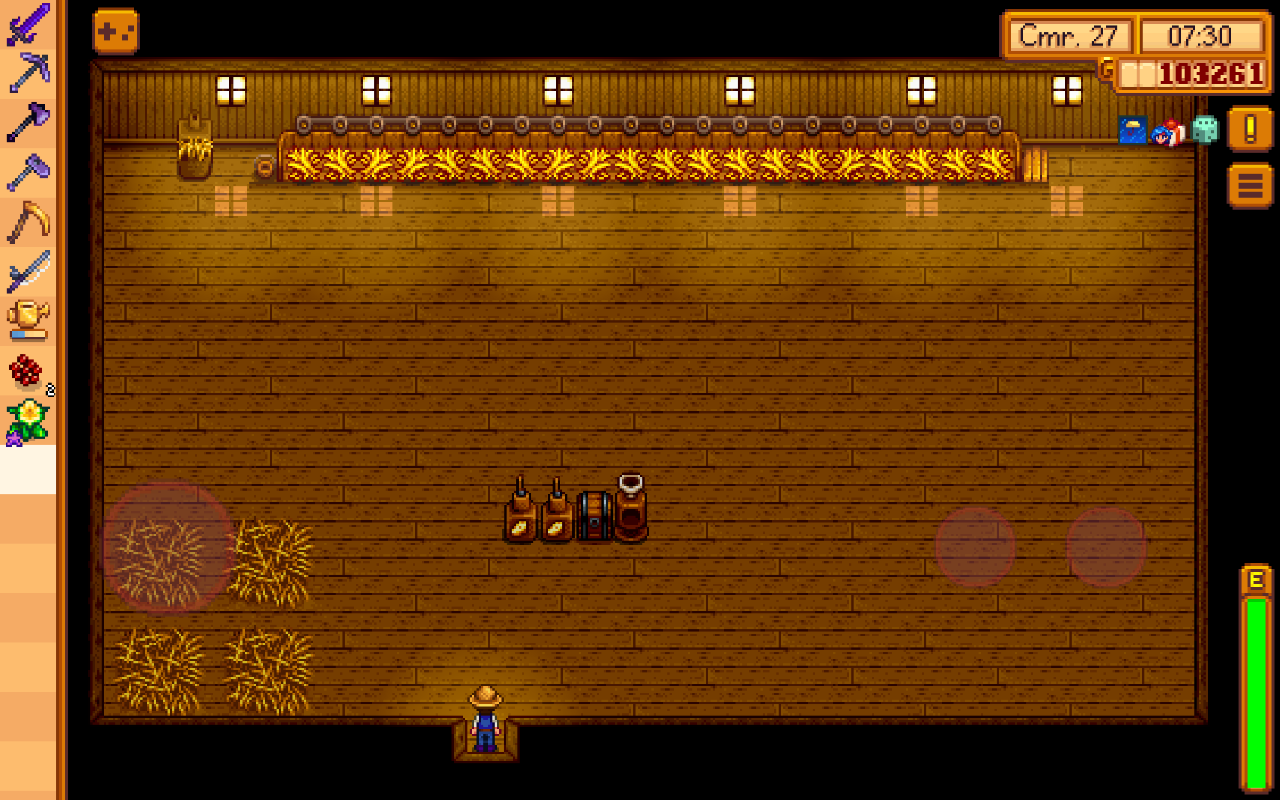Check the dice luck buff icon
The height and width of the screenshot is (800, 1280).
tap(1205, 130)
